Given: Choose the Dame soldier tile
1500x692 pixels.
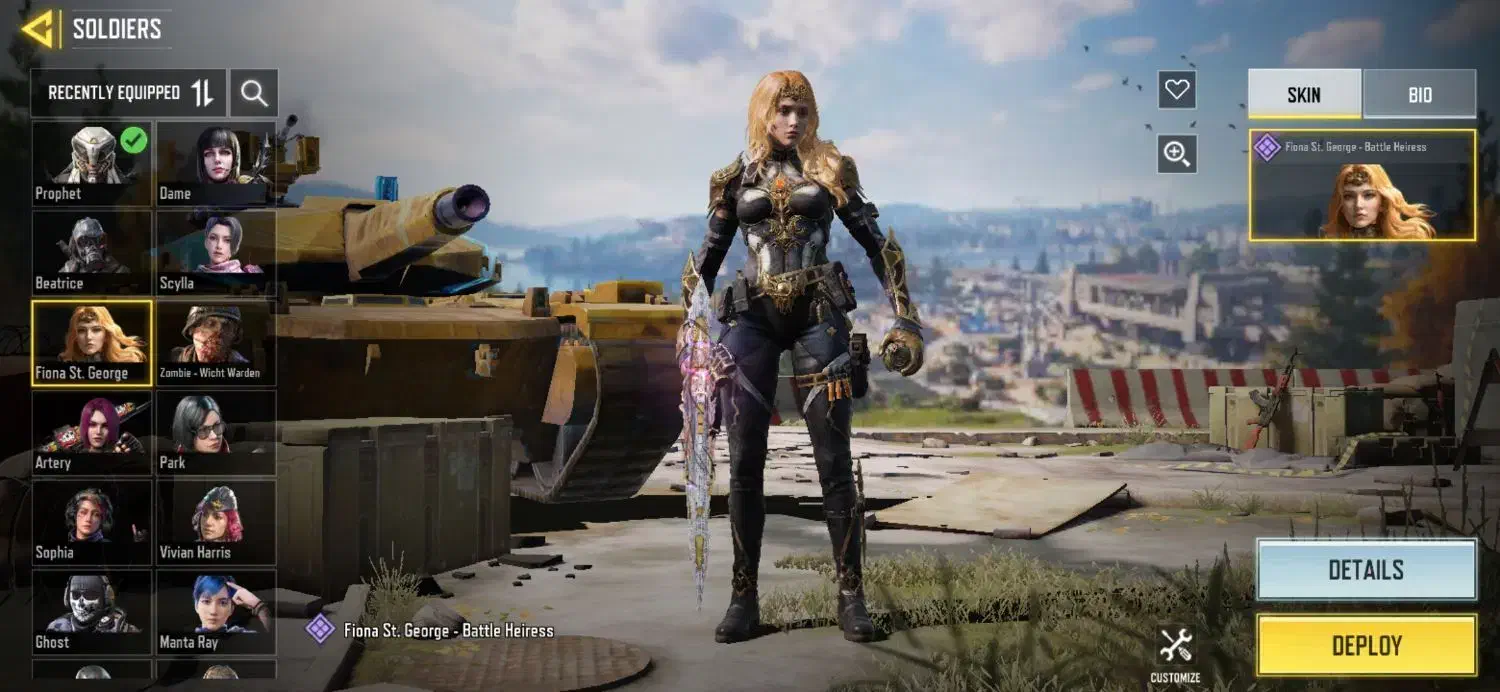Looking at the screenshot, I should pyautogui.click(x=216, y=163).
